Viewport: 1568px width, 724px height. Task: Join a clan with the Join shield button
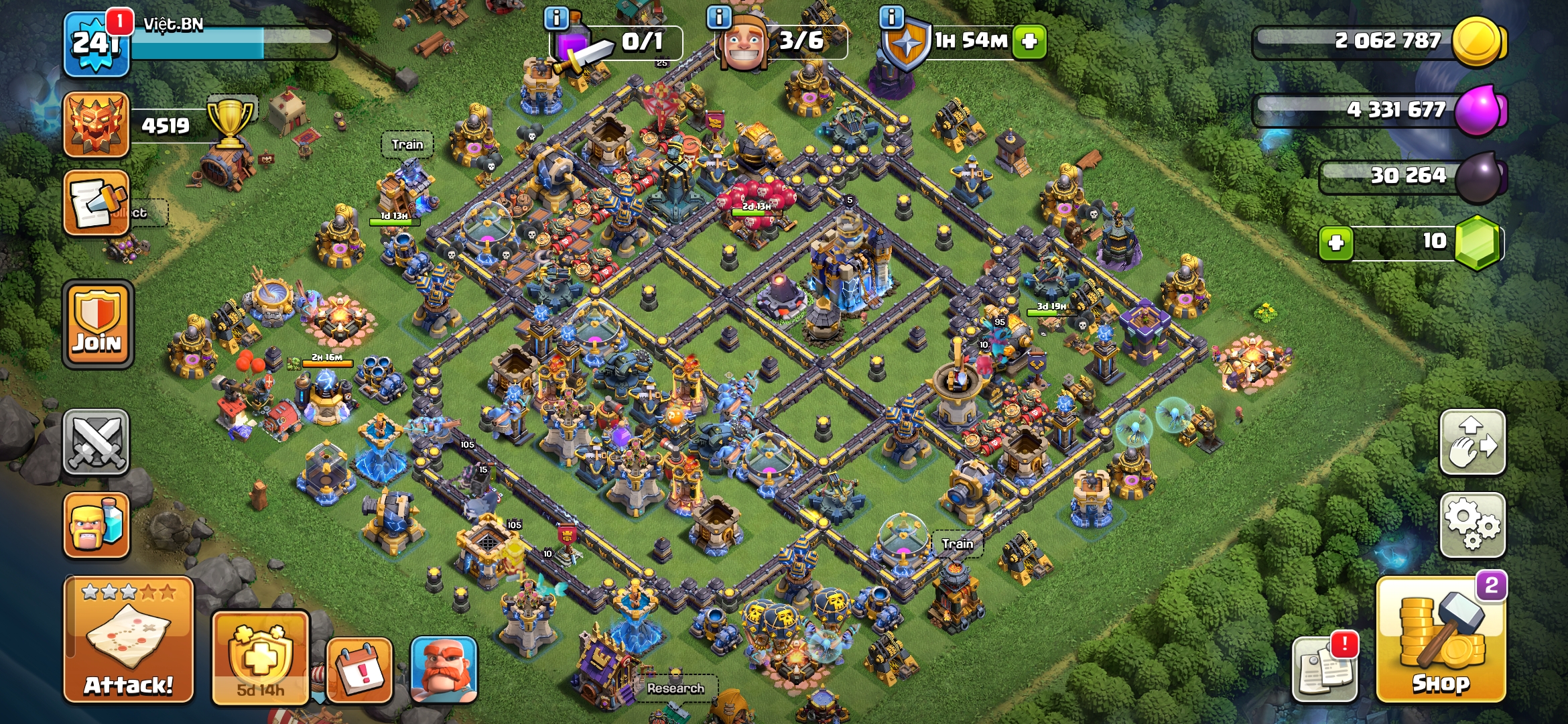coord(98,325)
